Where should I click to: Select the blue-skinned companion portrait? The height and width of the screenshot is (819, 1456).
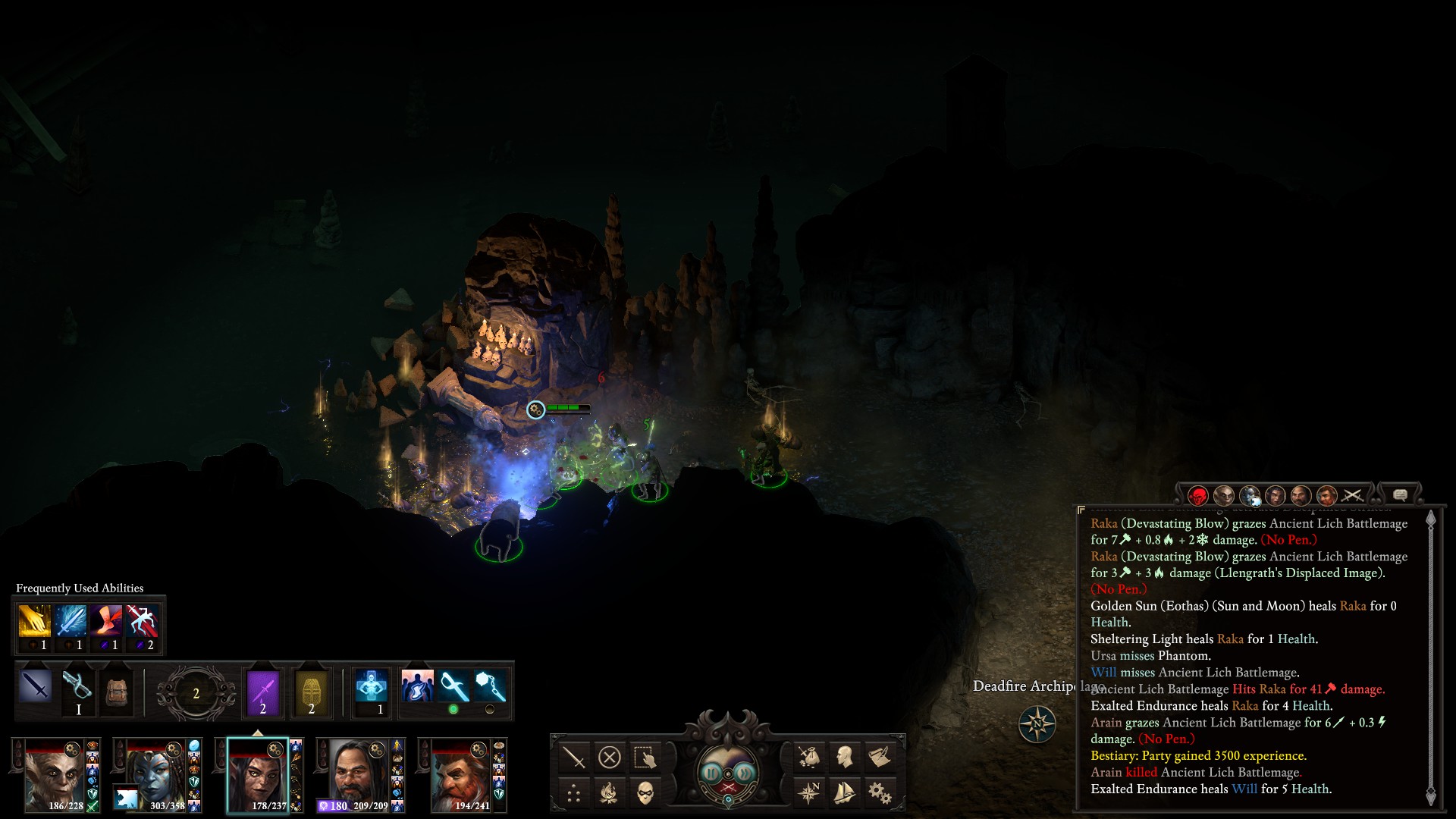pyautogui.click(x=157, y=773)
